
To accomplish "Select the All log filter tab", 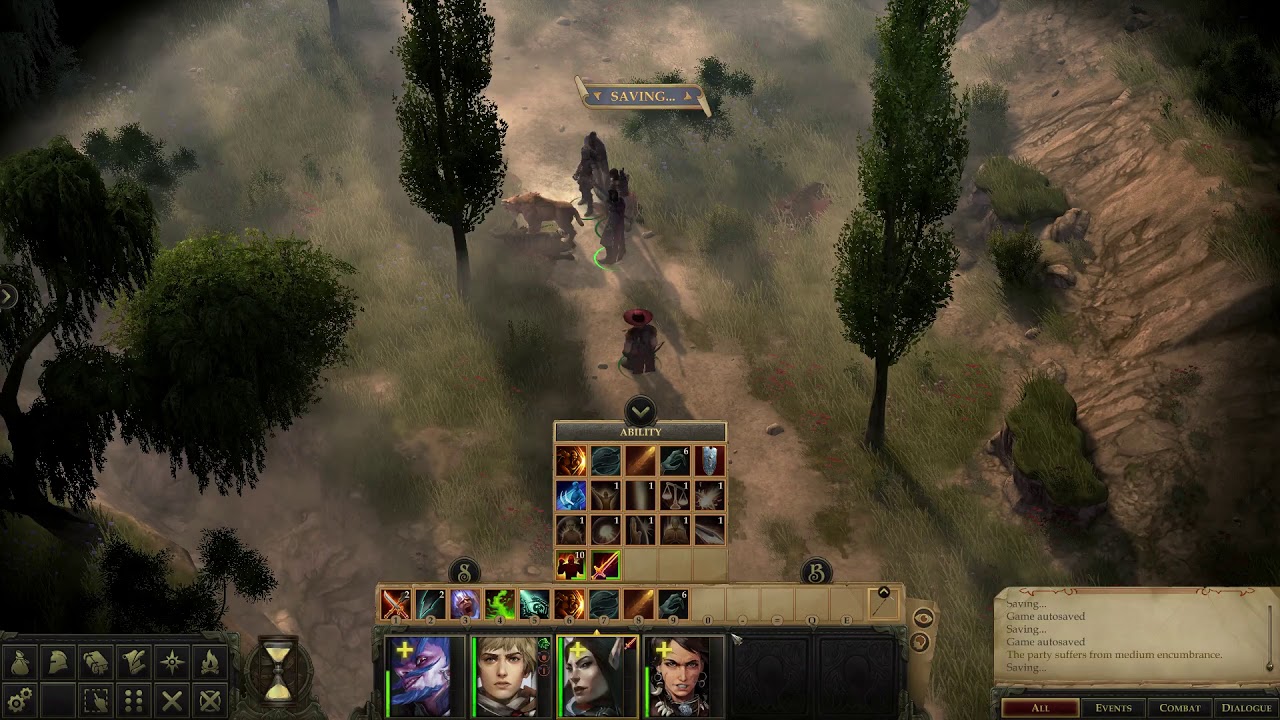I will (1040, 708).
